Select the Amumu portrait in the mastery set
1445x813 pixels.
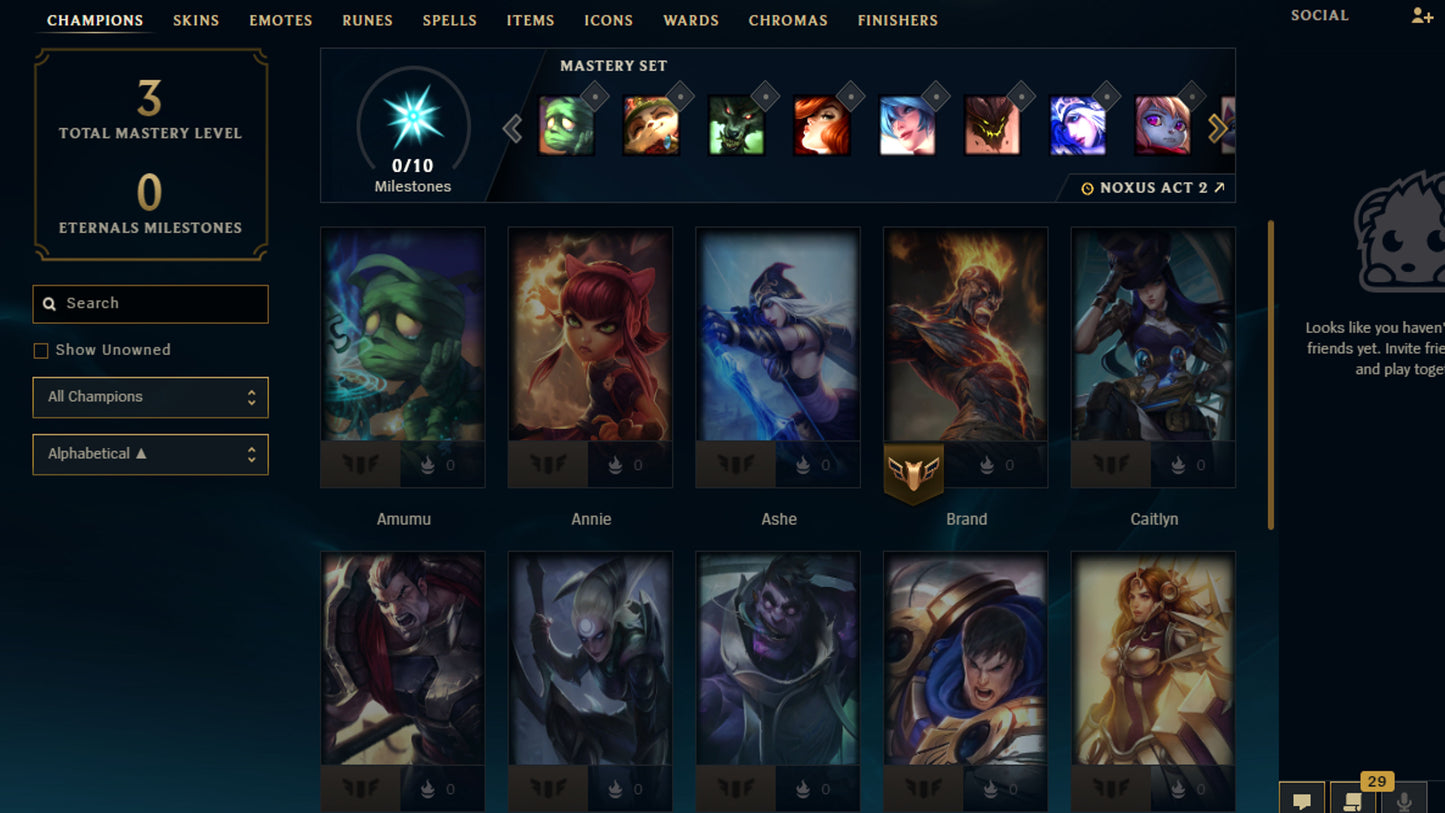tap(566, 125)
